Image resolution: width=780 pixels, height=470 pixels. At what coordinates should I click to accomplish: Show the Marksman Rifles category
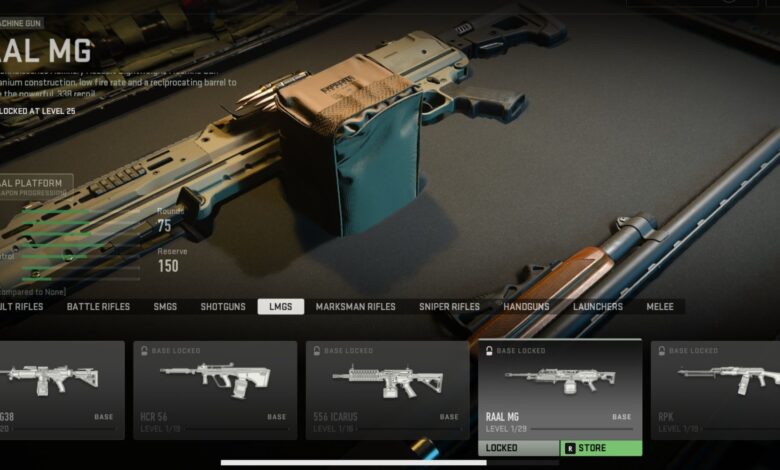point(355,307)
